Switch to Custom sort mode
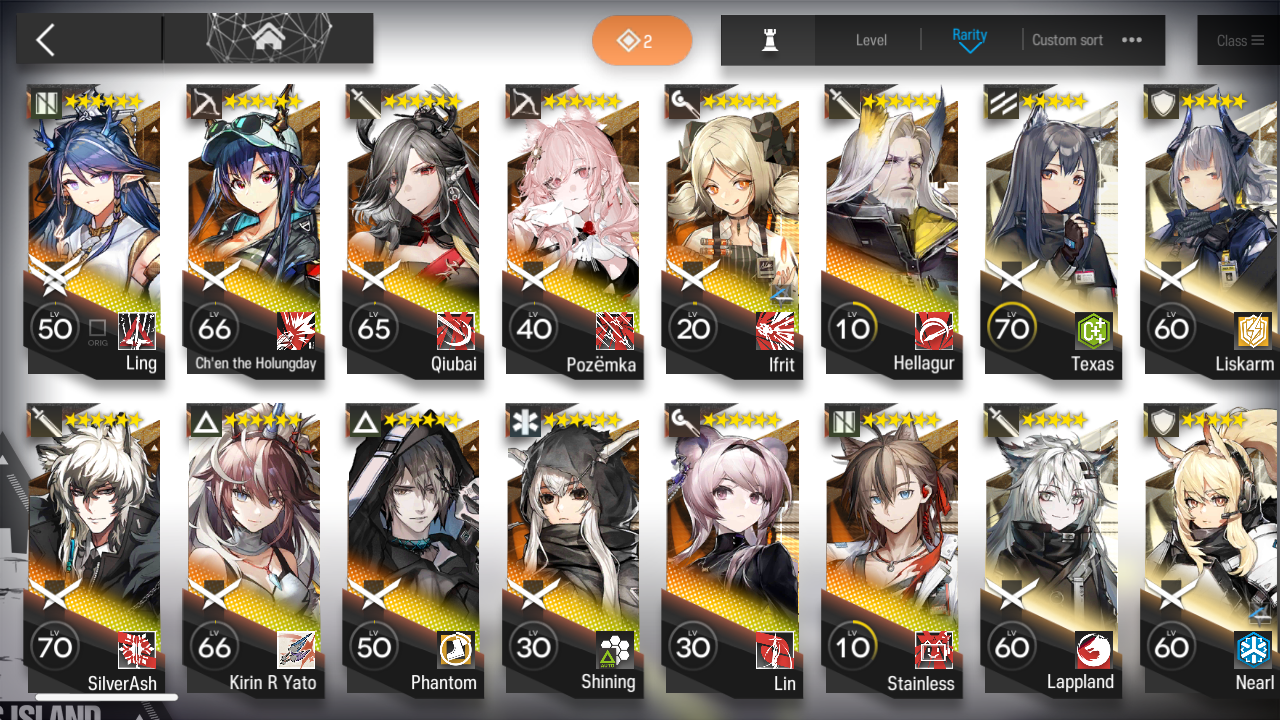The width and height of the screenshot is (1280, 720). click(1066, 40)
